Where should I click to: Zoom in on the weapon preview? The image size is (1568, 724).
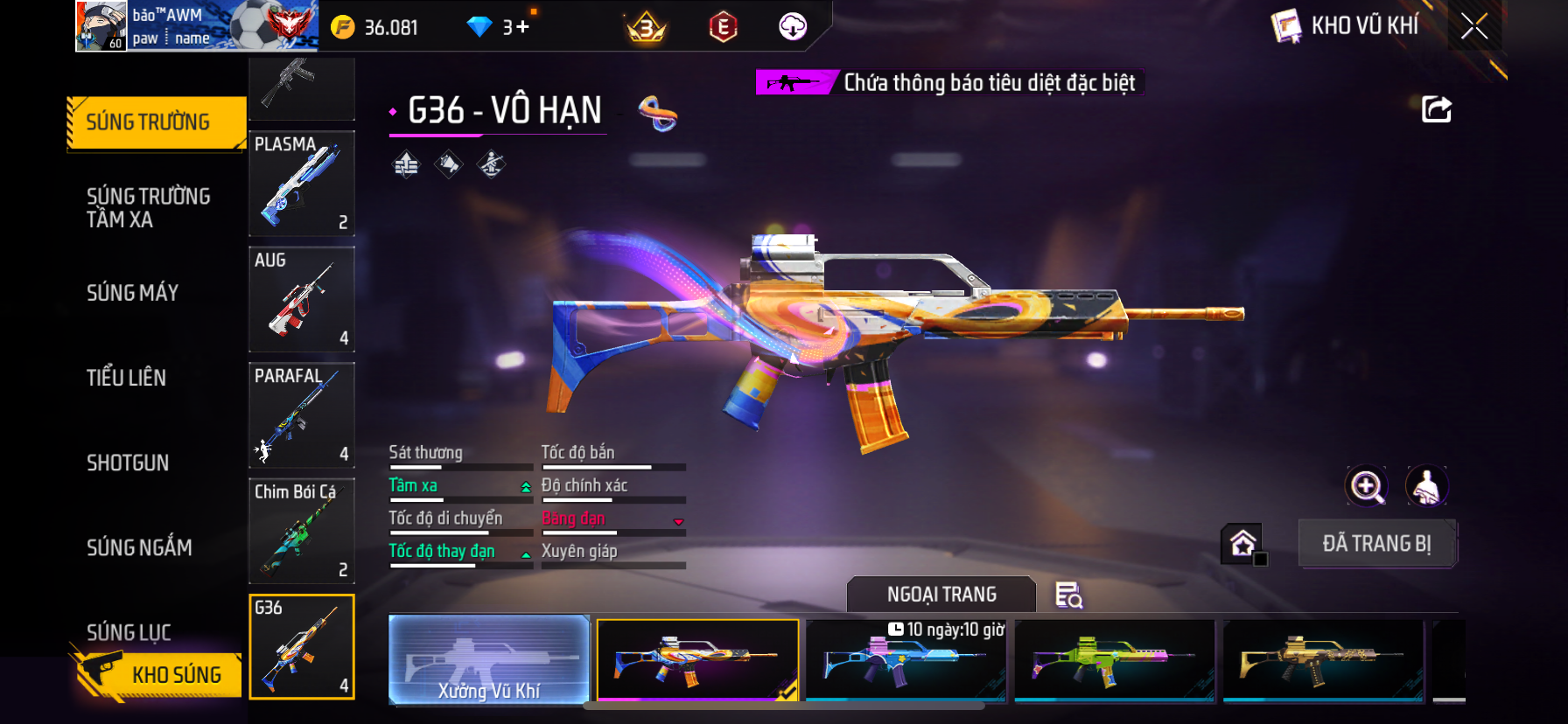1367,487
